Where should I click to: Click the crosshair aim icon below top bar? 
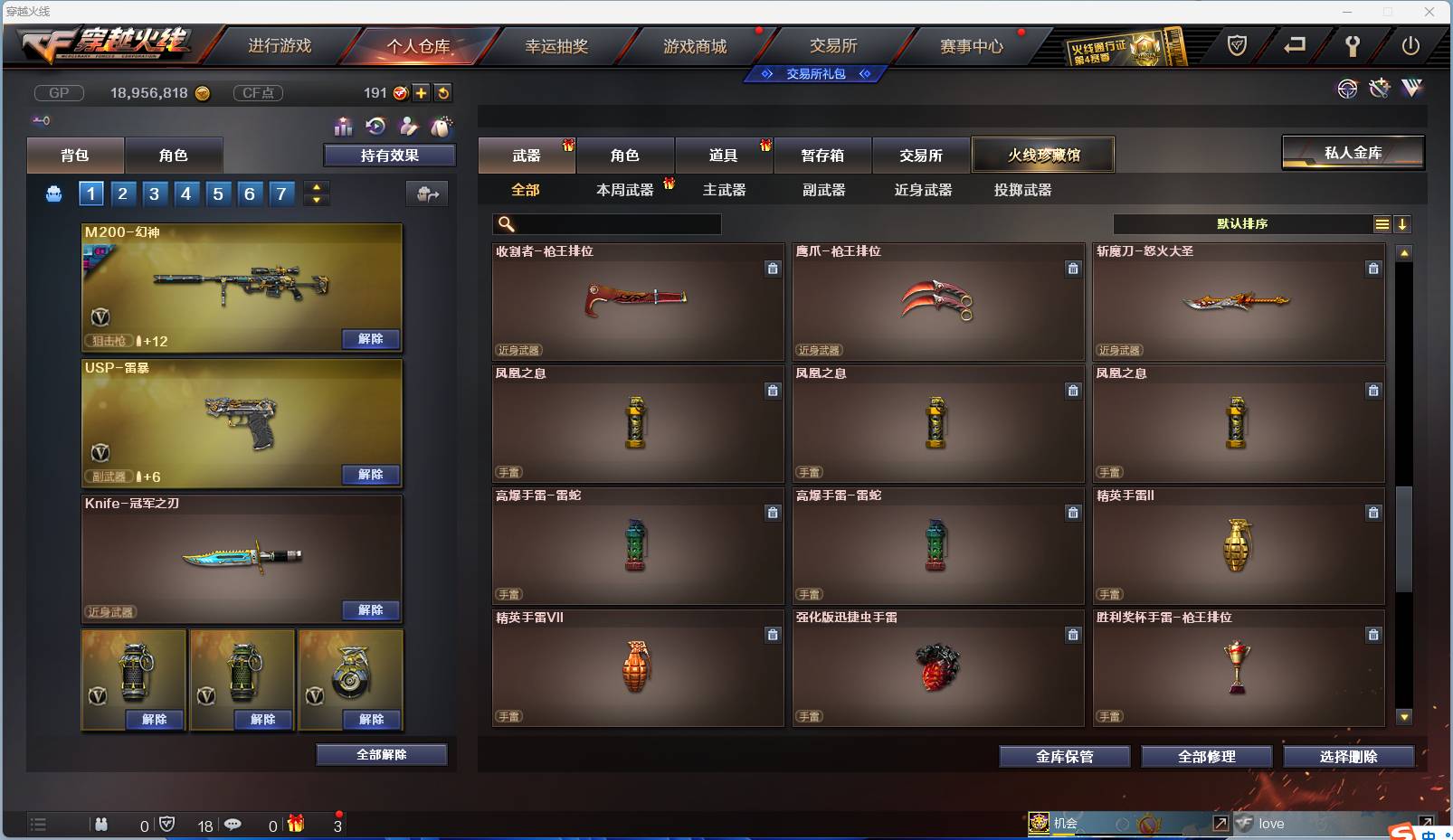click(1347, 89)
